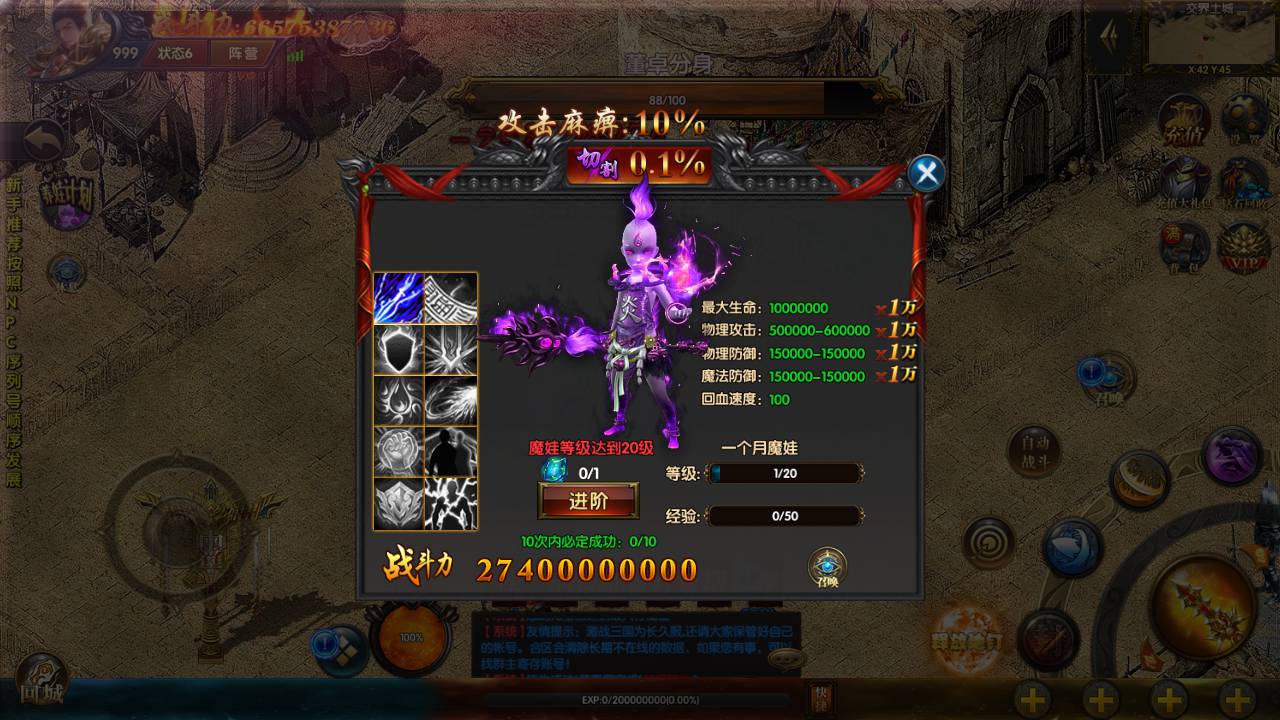Select the clenched fist skill icon

(x=399, y=452)
